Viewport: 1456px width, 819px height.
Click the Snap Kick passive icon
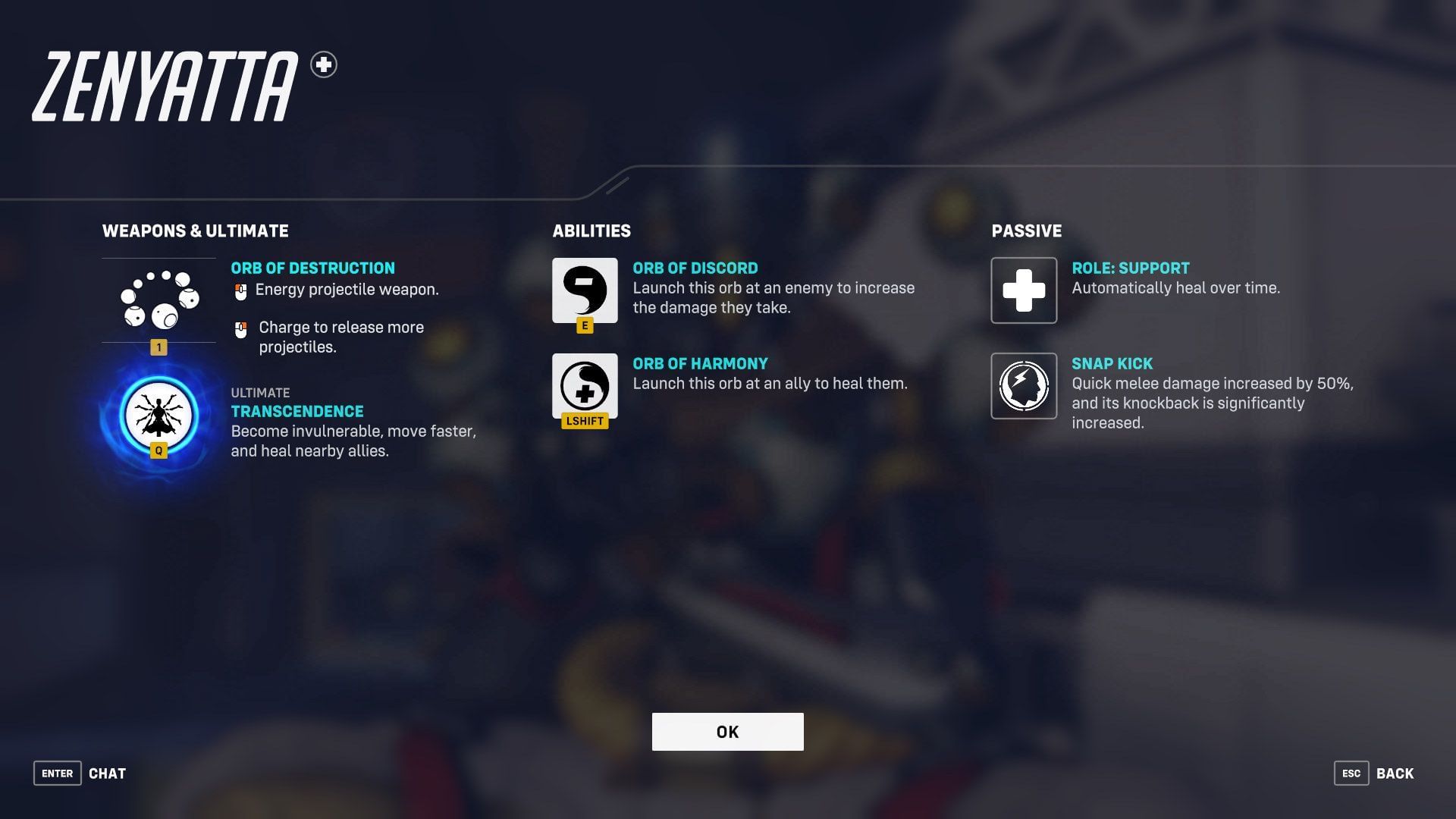[x=1023, y=387]
